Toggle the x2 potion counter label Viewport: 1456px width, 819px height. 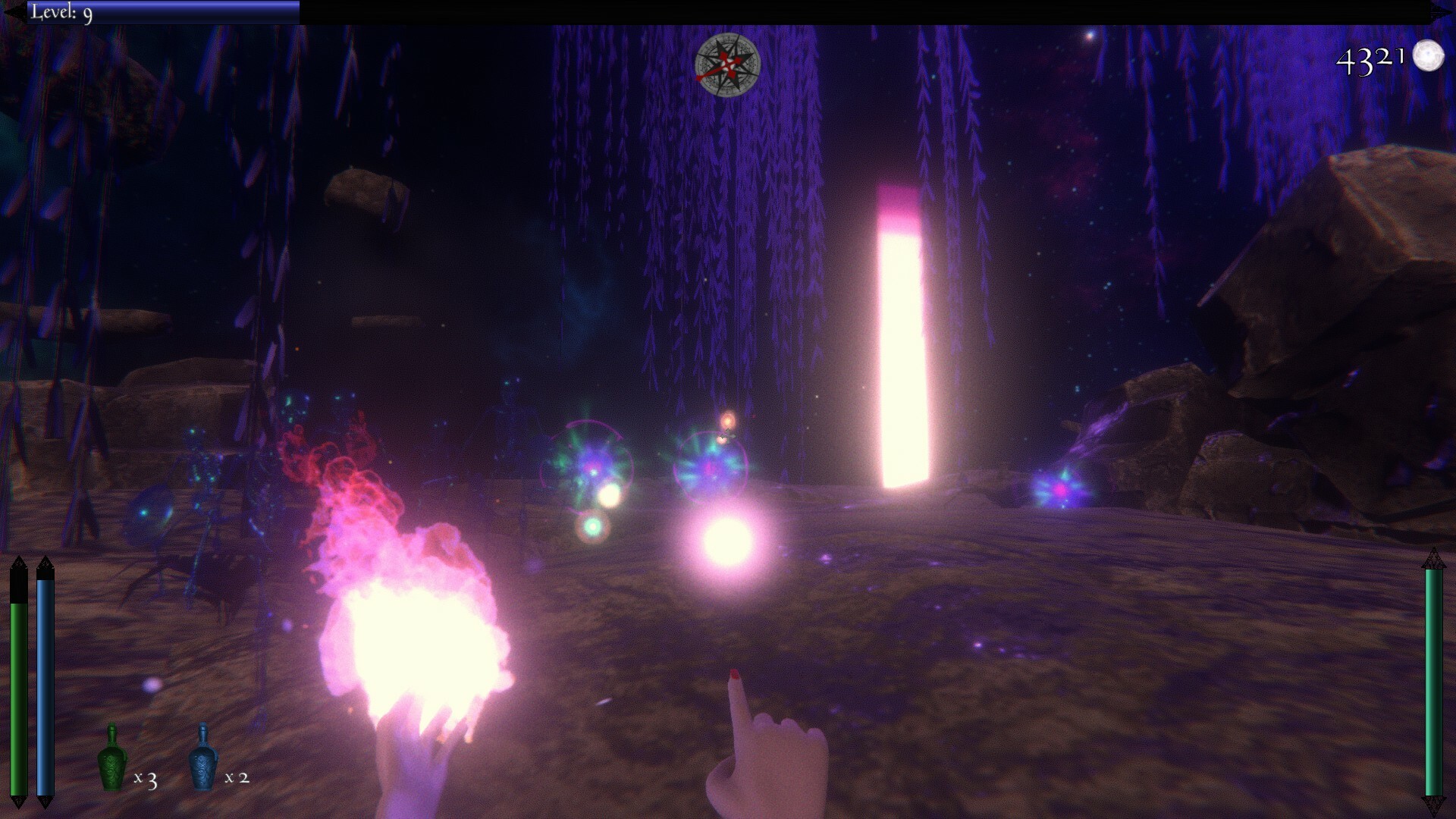point(237,778)
